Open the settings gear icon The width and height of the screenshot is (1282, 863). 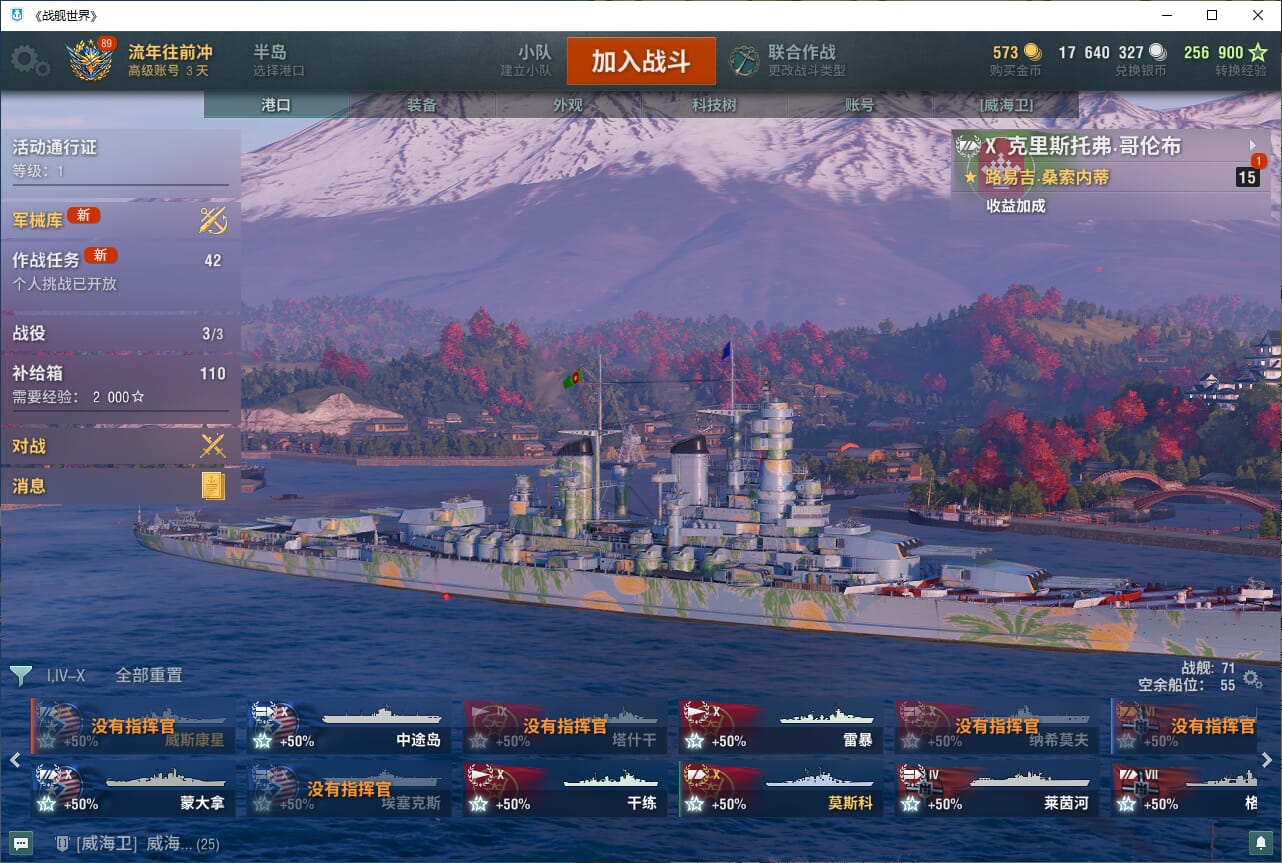click(x=29, y=61)
